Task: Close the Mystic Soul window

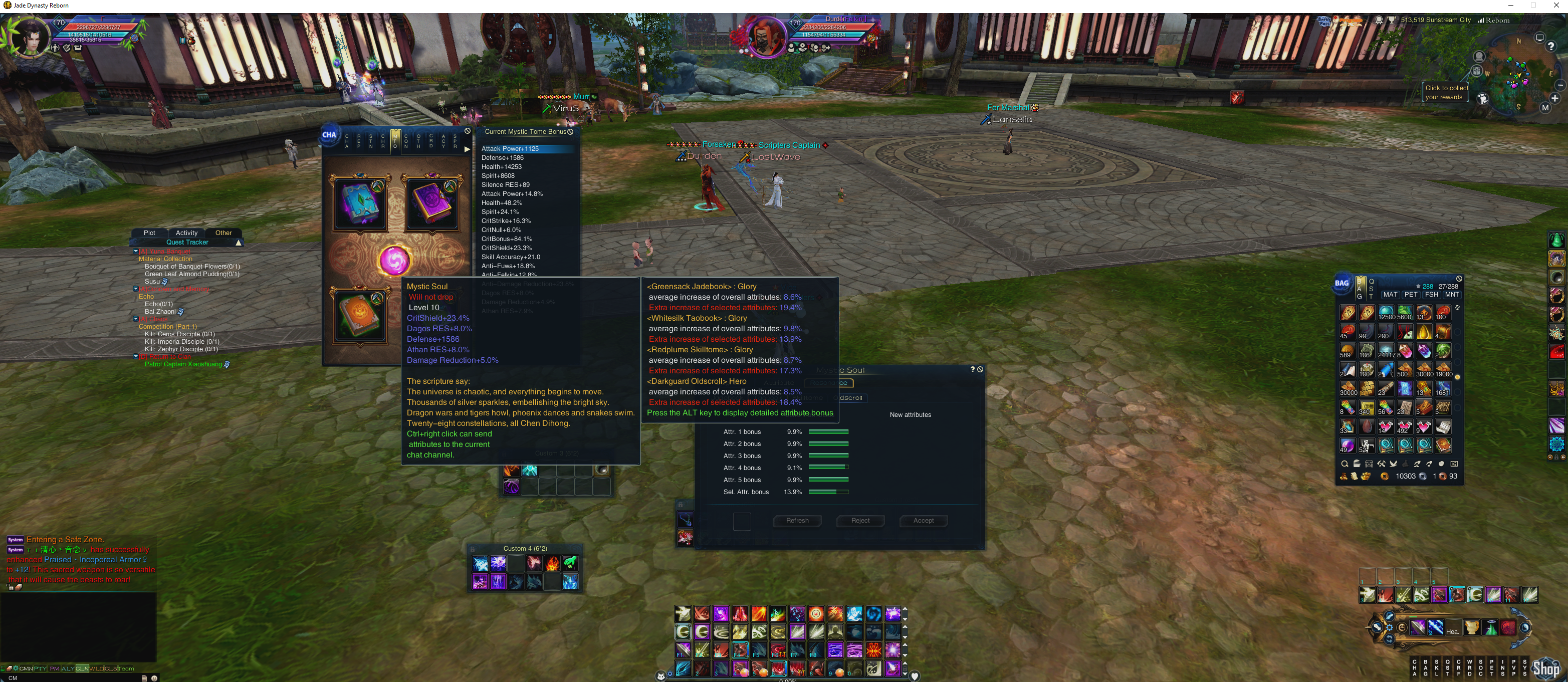Action: click(x=980, y=370)
